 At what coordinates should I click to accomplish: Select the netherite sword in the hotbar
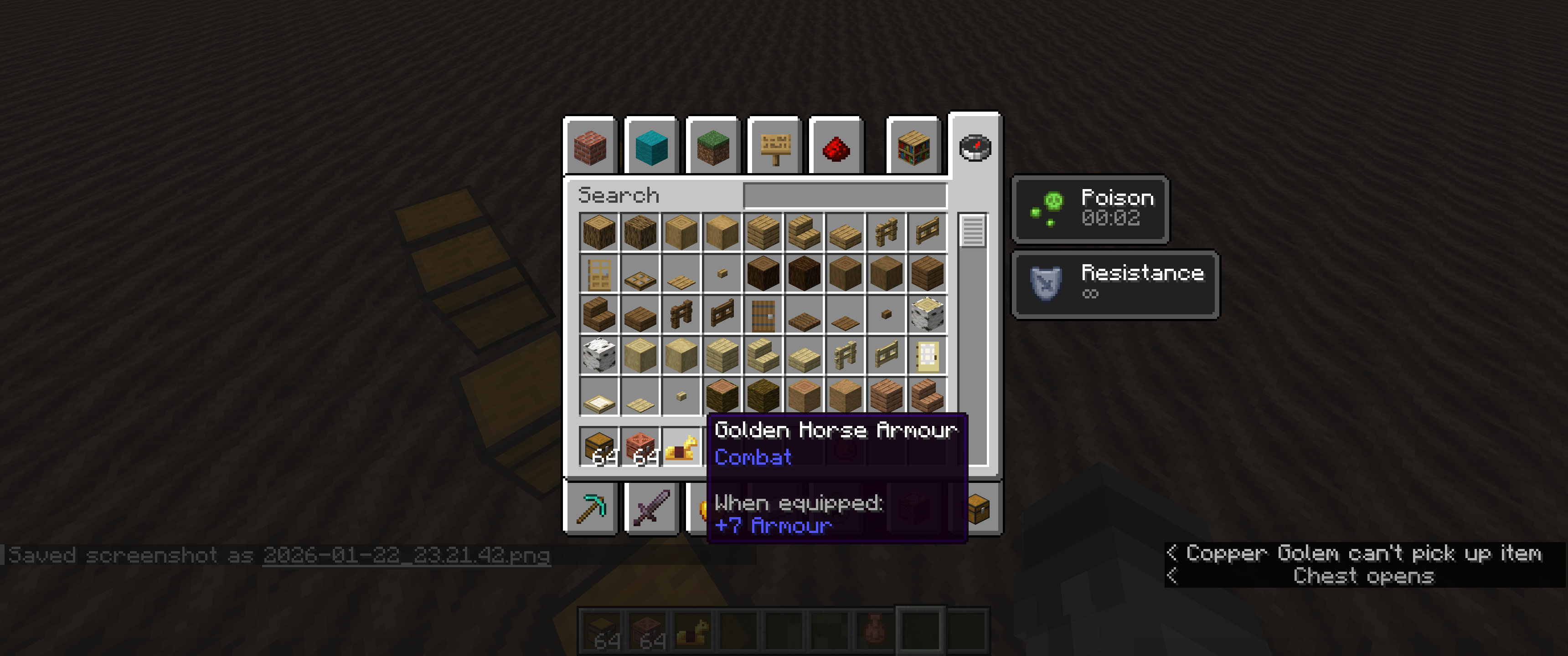[x=652, y=508]
